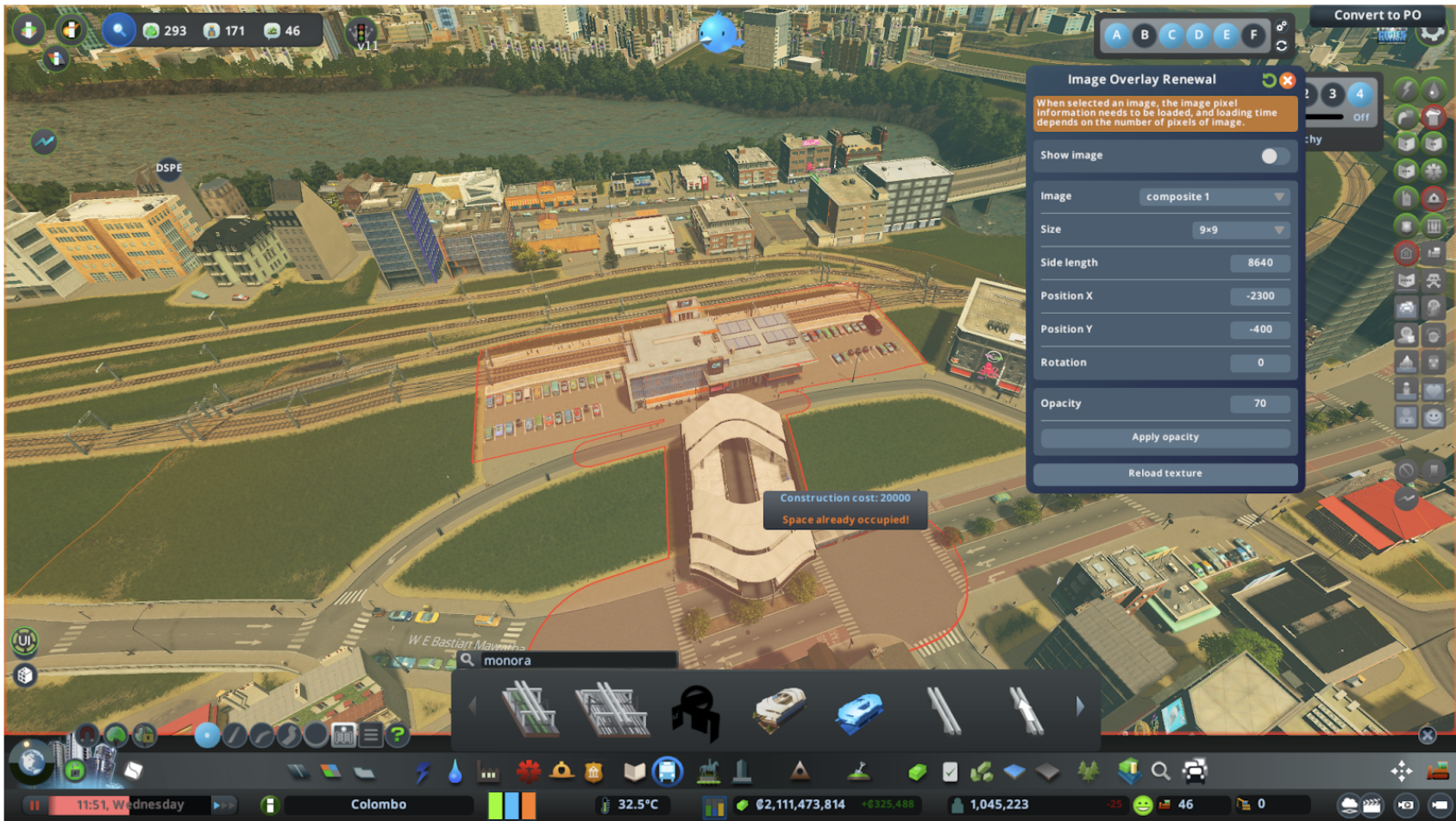This screenshot has height=821, width=1456.
Task: Select the Rotation value field
Action: pos(1259,363)
